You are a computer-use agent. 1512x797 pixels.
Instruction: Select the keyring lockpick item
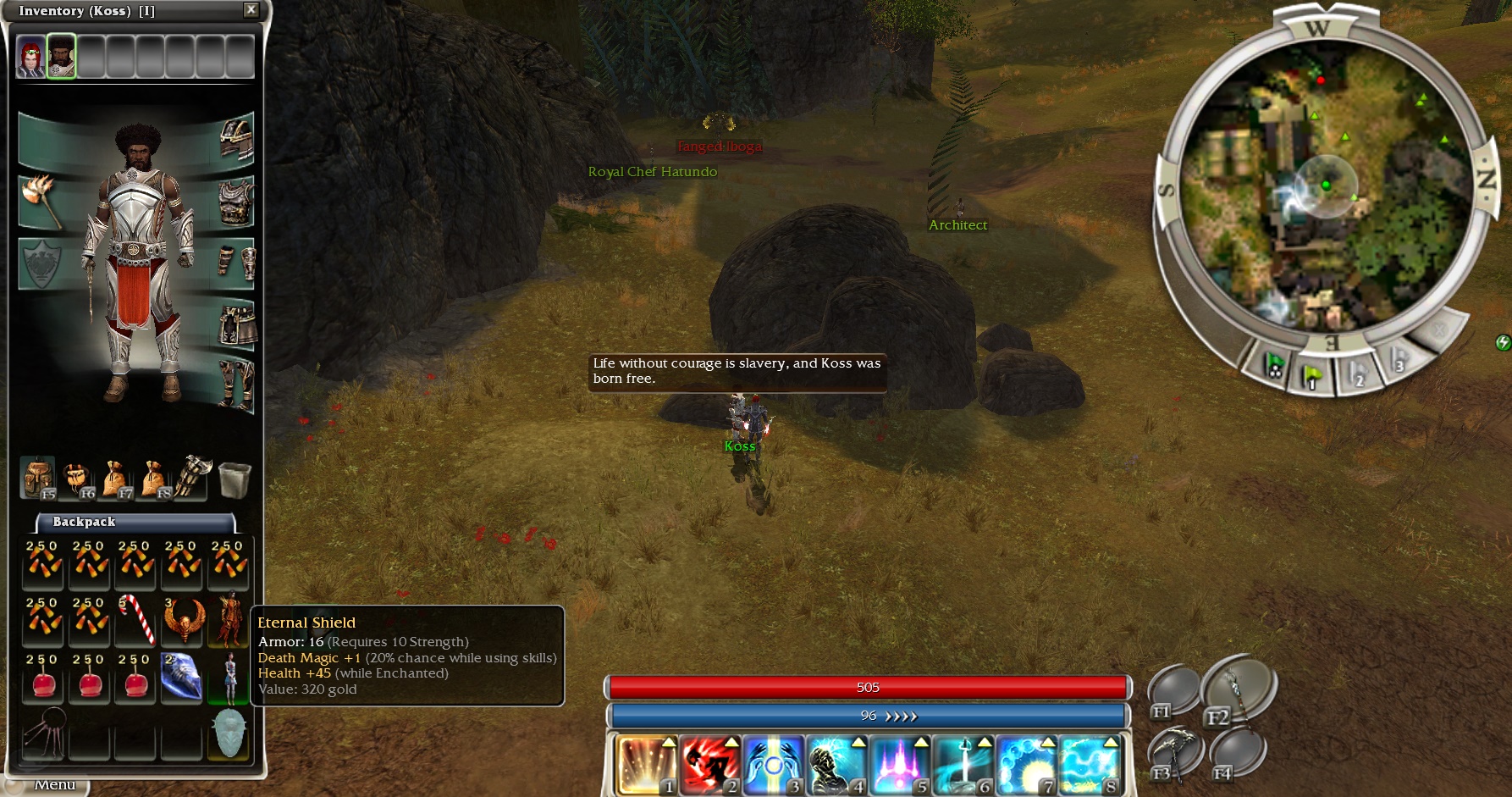(44, 732)
